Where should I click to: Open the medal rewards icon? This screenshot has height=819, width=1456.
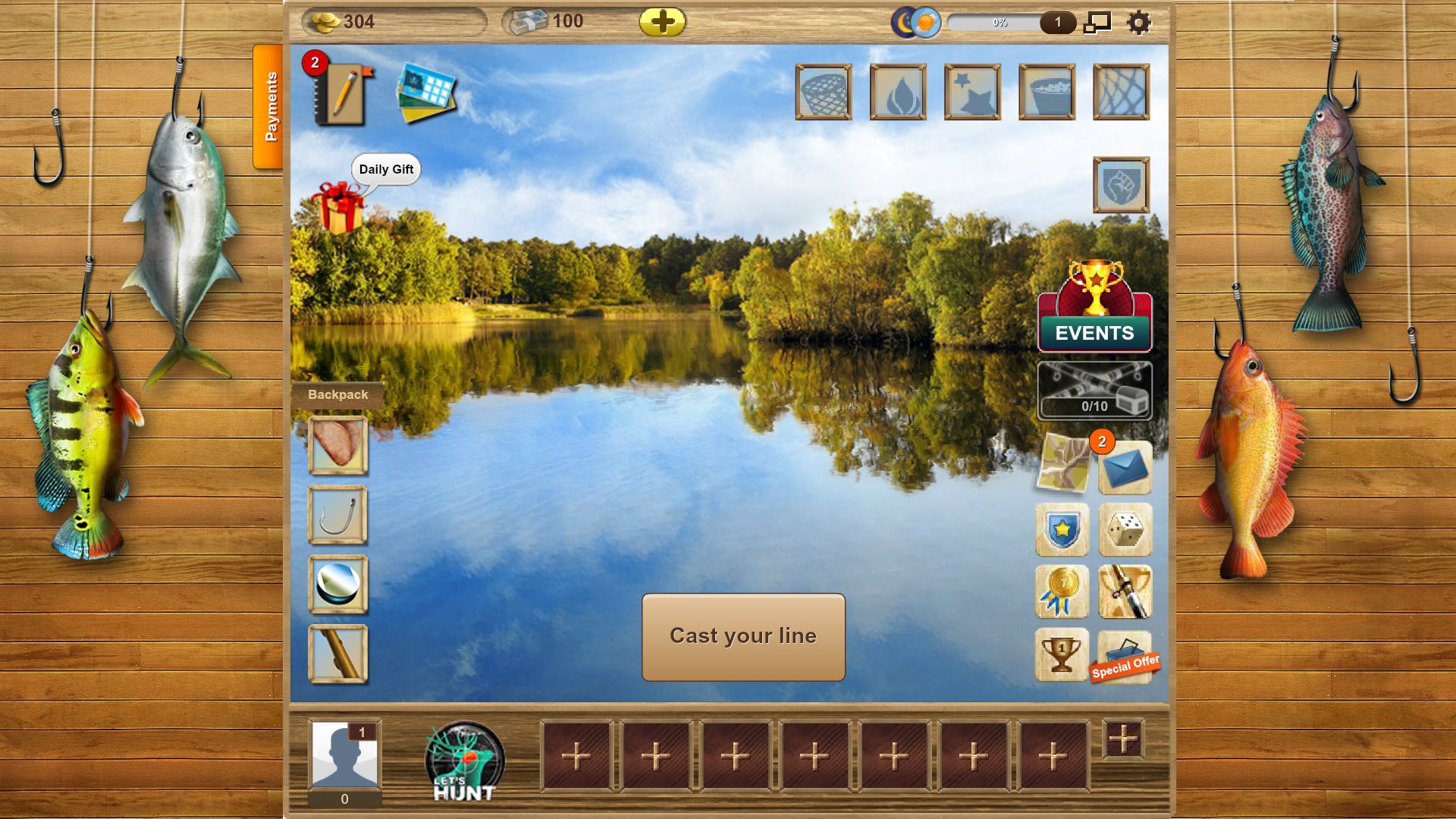pos(1062,591)
